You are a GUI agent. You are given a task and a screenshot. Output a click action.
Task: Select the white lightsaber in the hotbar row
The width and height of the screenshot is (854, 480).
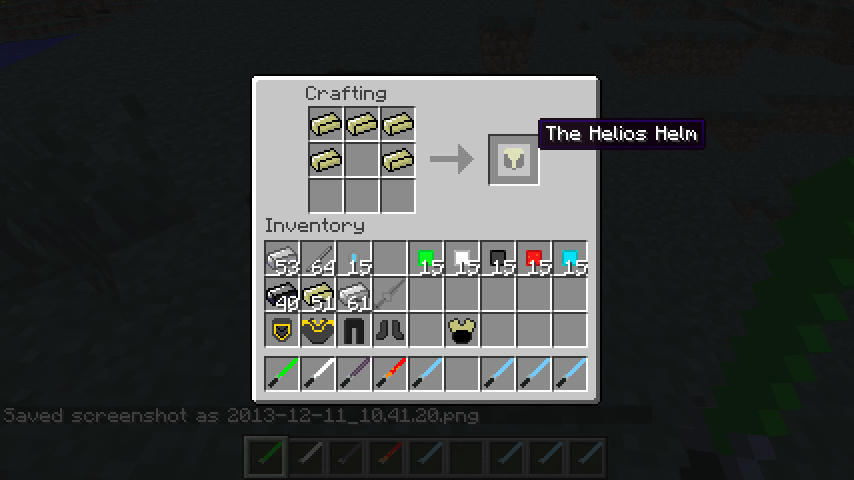(x=318, y=373)
